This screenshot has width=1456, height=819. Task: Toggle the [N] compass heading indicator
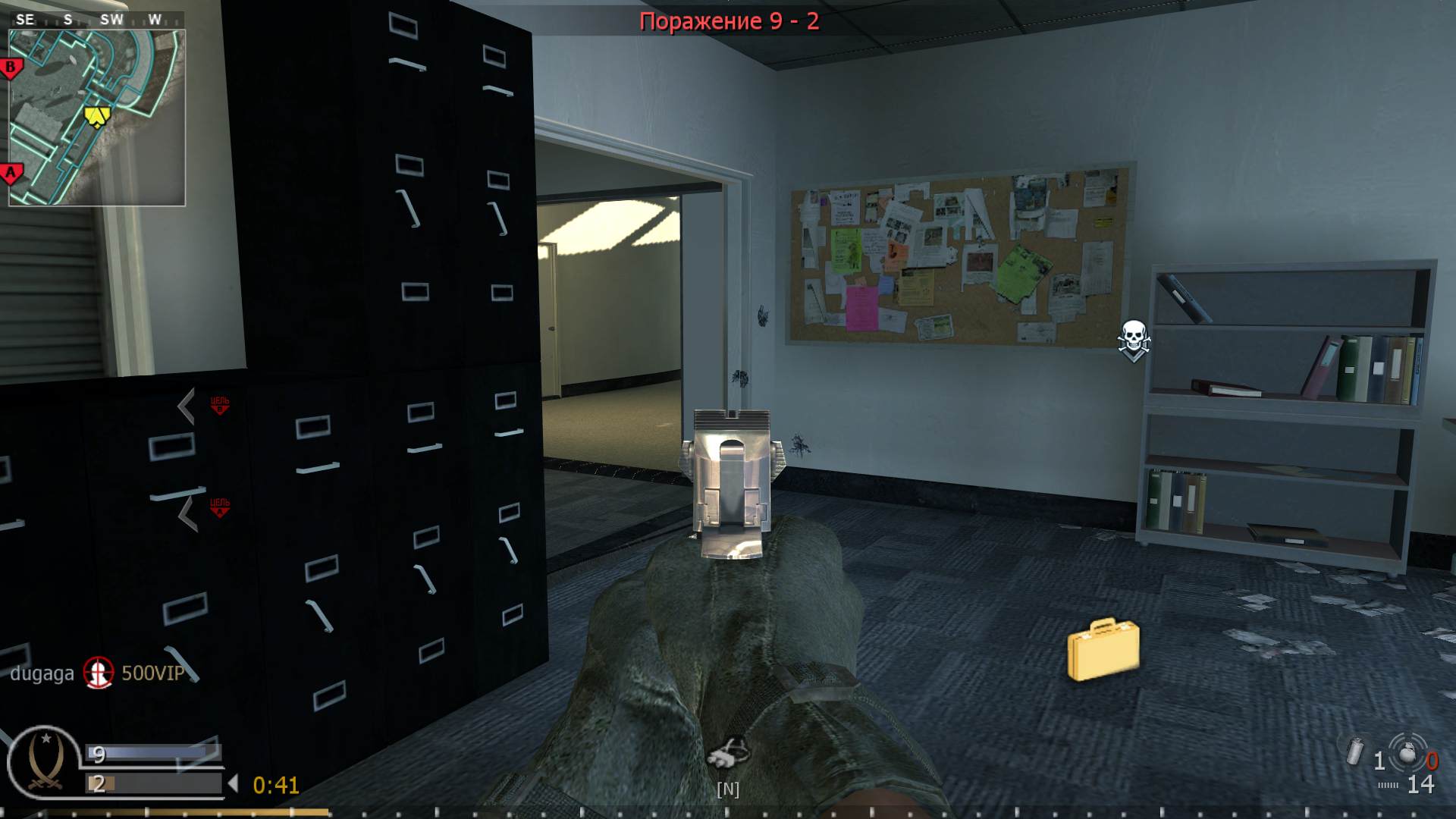pyautogui.click(x=727, y=790)
